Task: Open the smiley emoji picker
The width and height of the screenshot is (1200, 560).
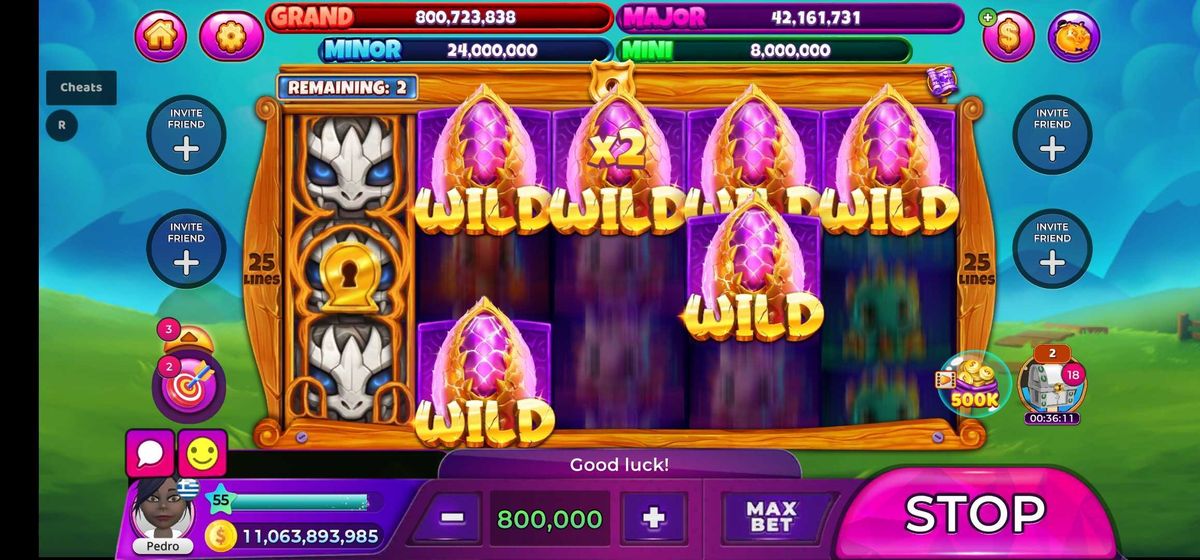Action: coord(202,455)
